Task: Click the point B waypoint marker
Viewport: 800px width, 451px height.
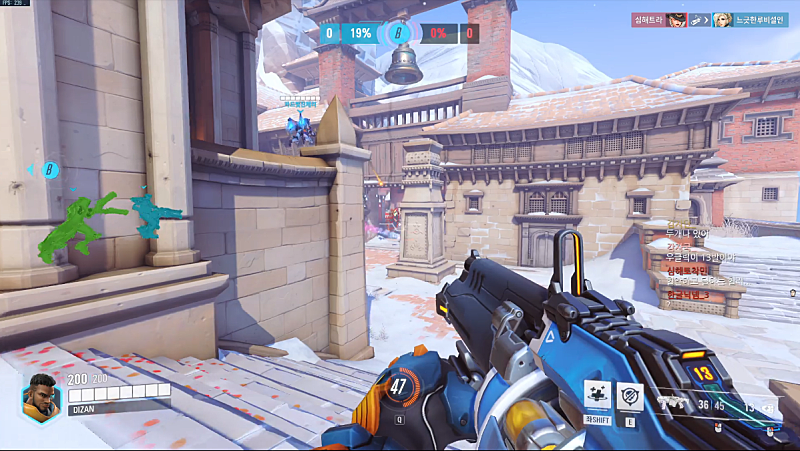Action: point(47,170)
